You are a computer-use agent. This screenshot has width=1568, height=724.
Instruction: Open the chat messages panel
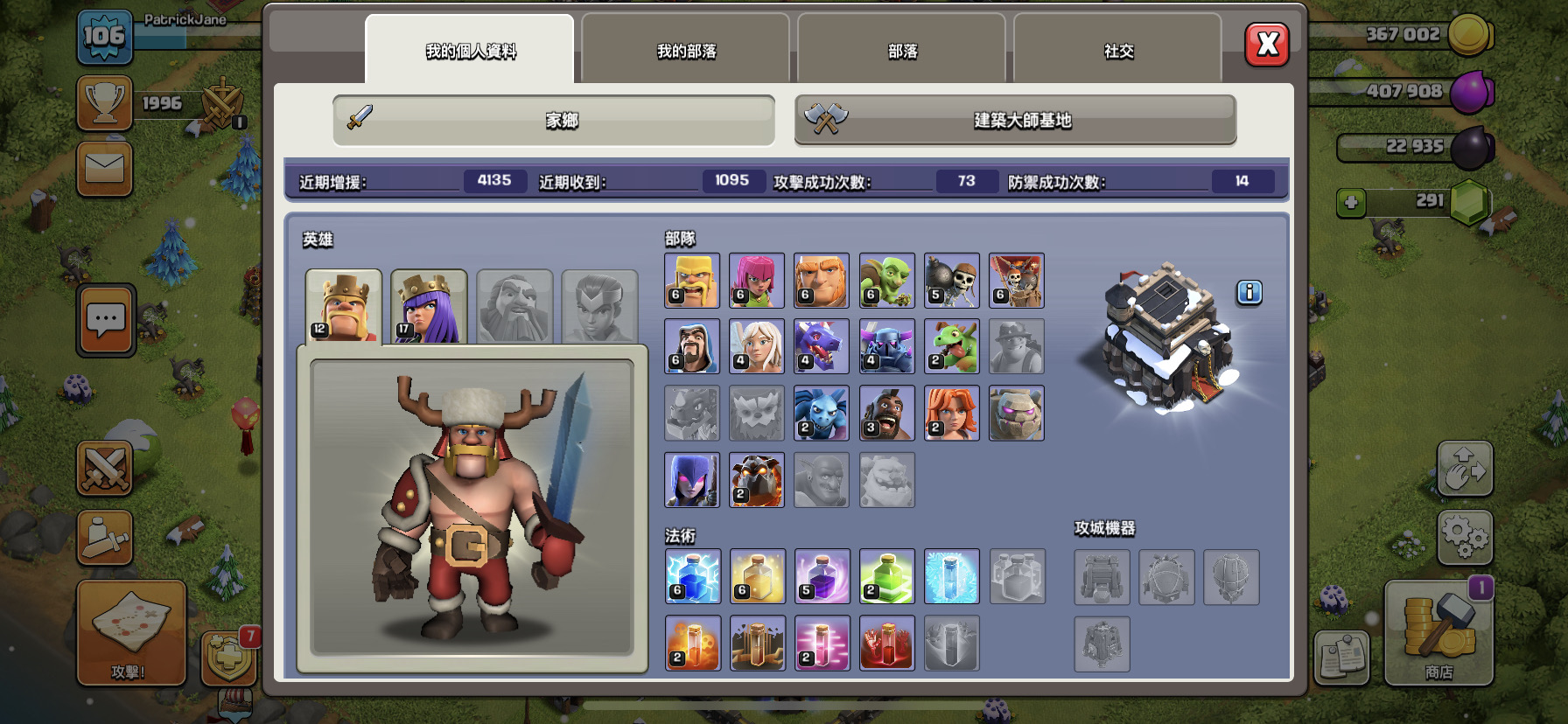click(x=105, y=322)
